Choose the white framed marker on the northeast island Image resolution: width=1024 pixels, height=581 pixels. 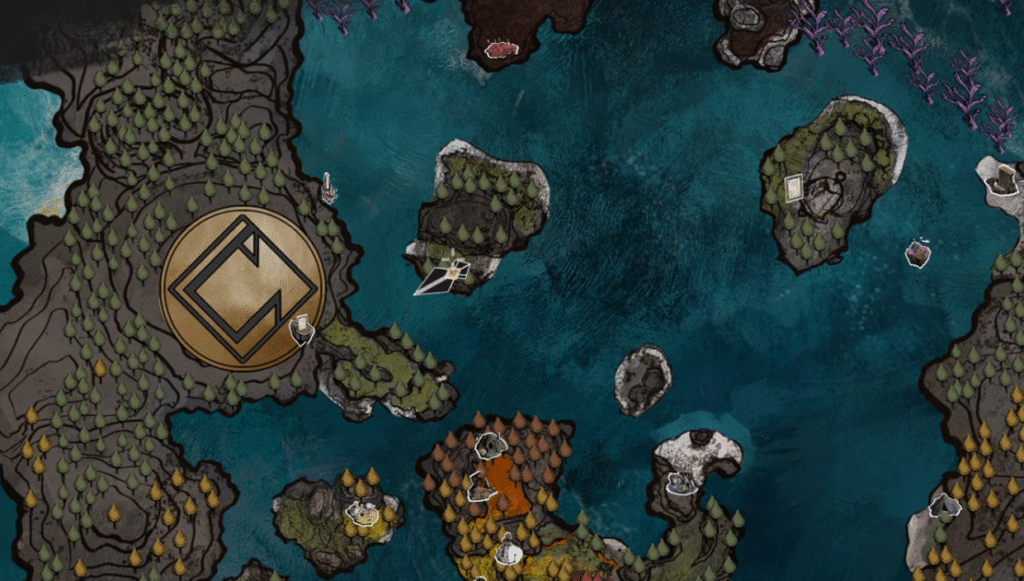794,187
